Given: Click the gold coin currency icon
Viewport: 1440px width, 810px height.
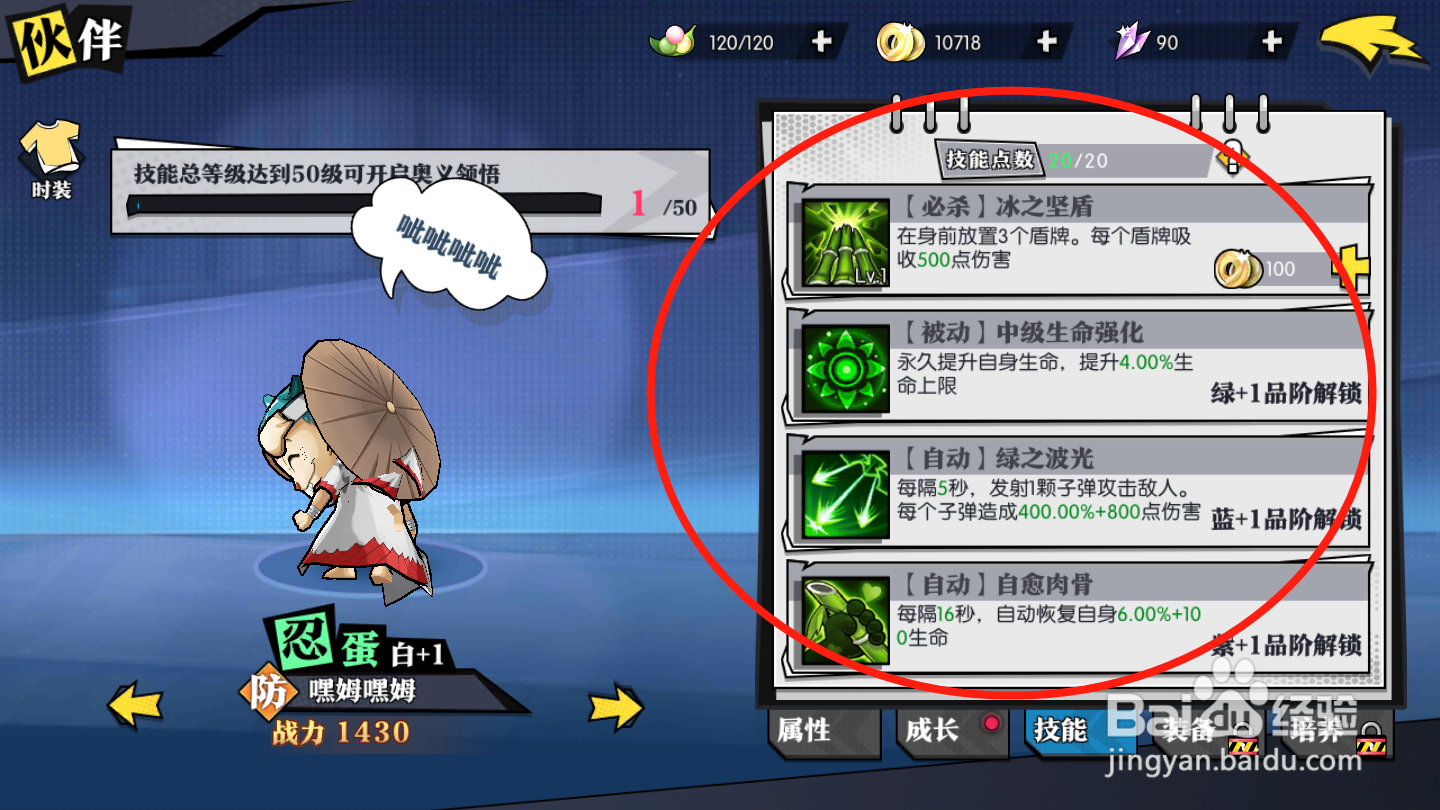Looking at the screenshot, I should [x=900, y=41].
